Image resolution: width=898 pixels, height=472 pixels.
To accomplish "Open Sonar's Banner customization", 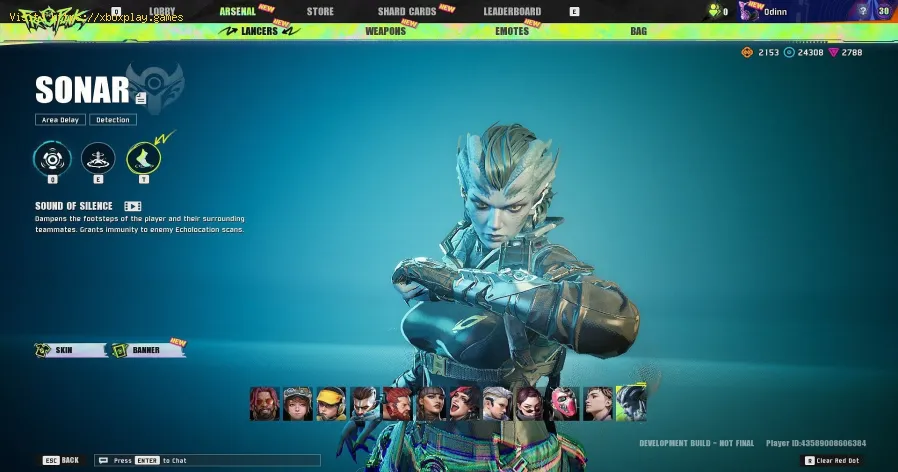I will click(x=146, y=350).
